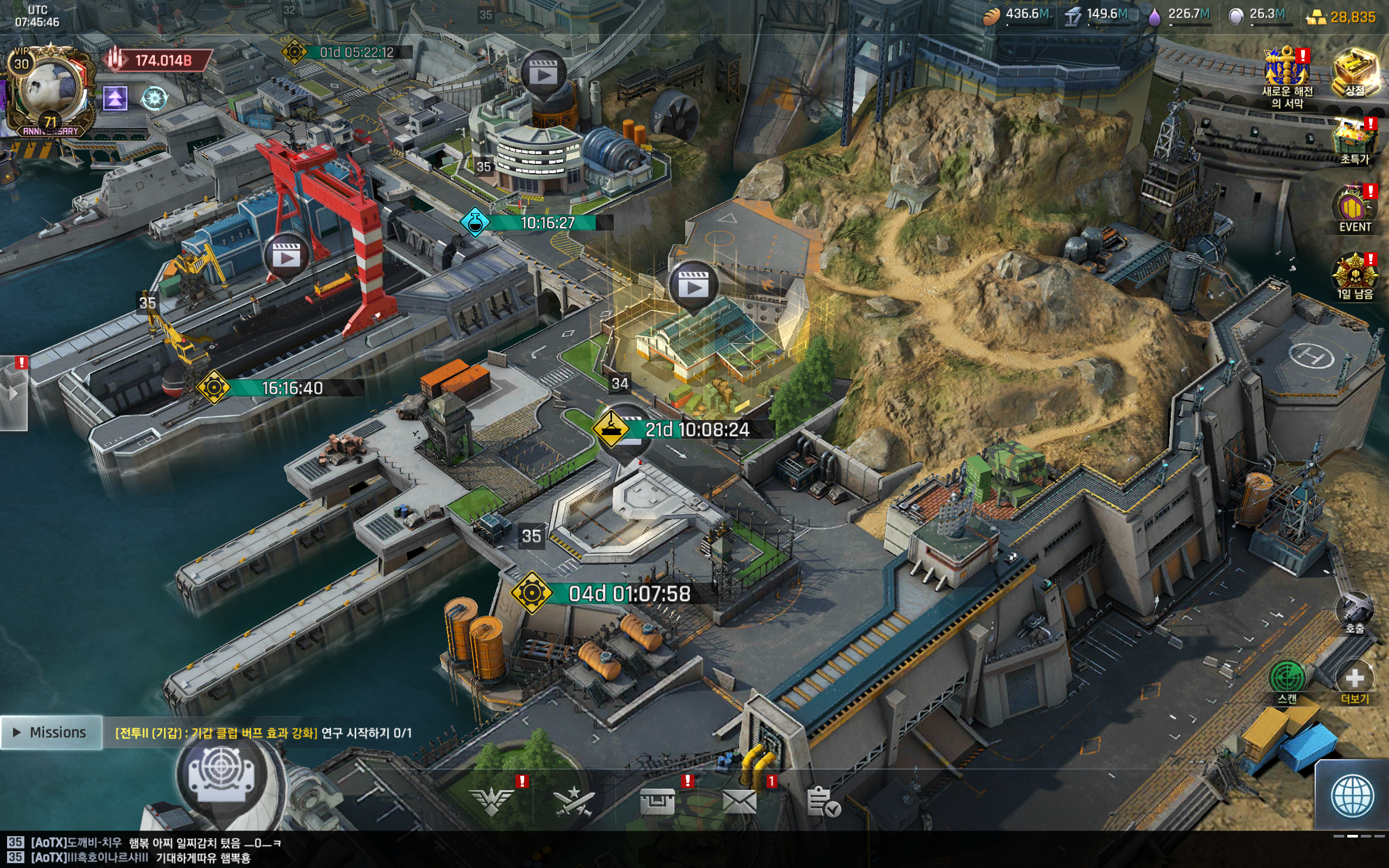Open the clipboard checklist icon
Screen dimensions: 1389x868
(x=823, y=801)
